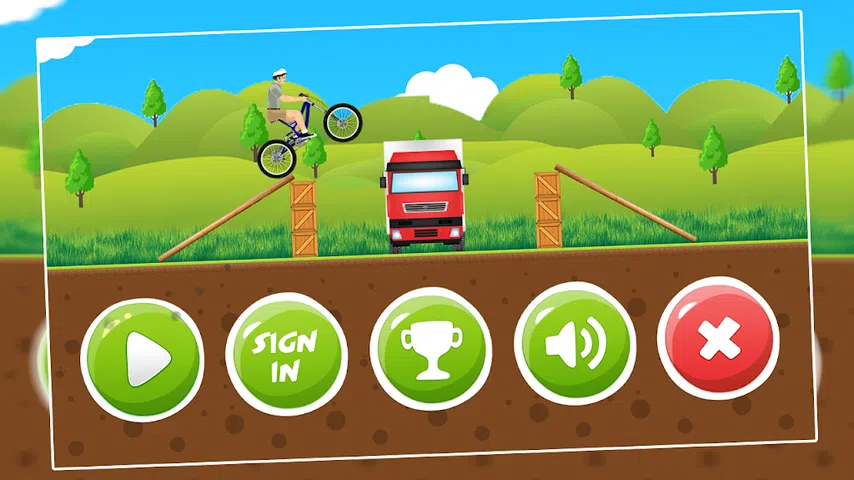The width and height of the screenshot is (854, 480).
Task: Open the trophy leaderboard
Action: click(430, 349)
